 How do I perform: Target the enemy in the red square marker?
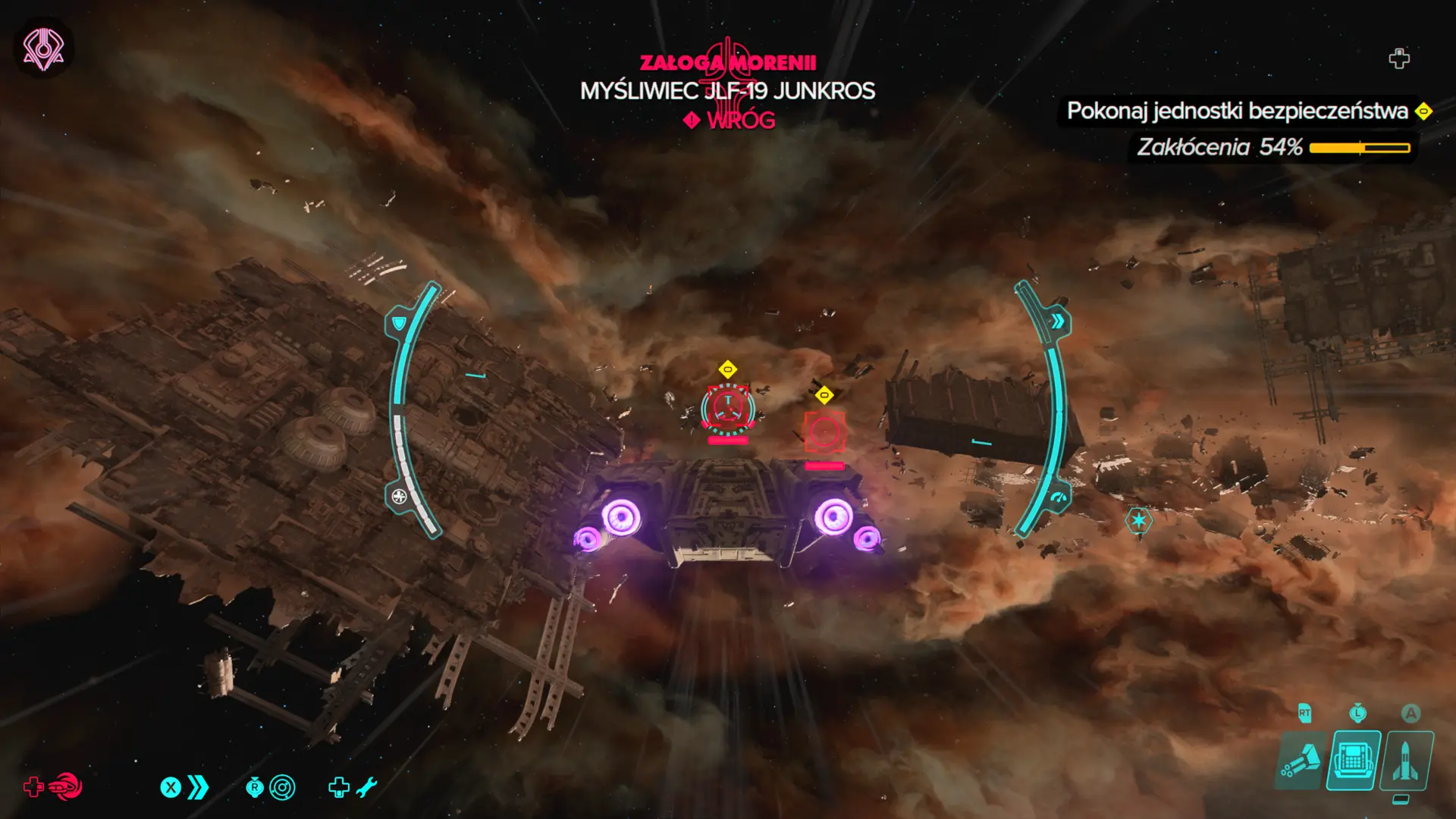824,433
